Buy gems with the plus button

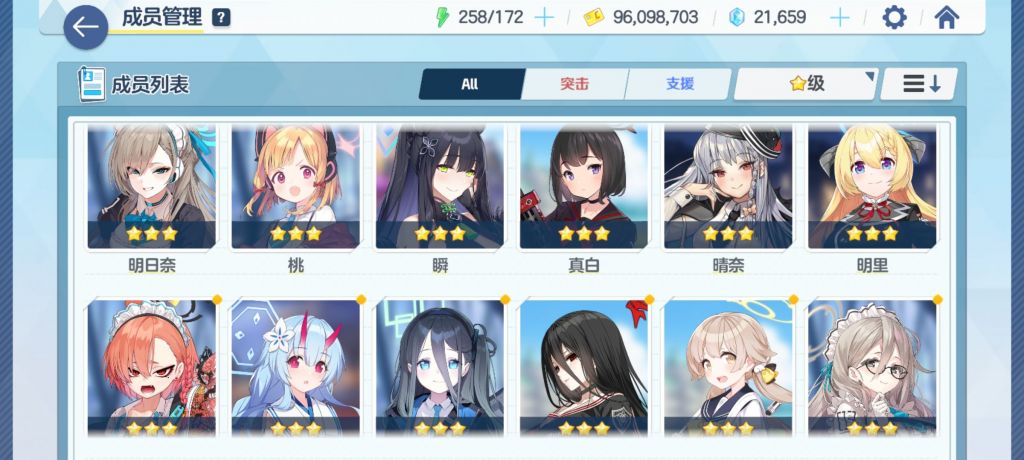(840, 17)
